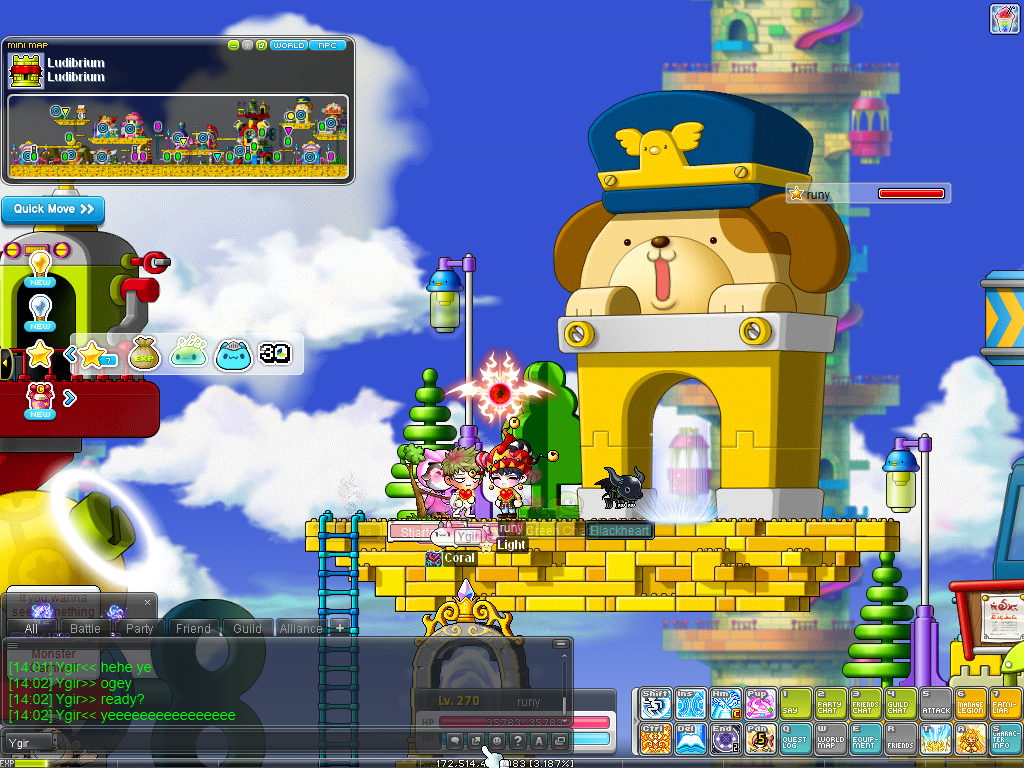1024x768 pixels.
Task: Open the World map from minimap header
Action: [289, 45]
